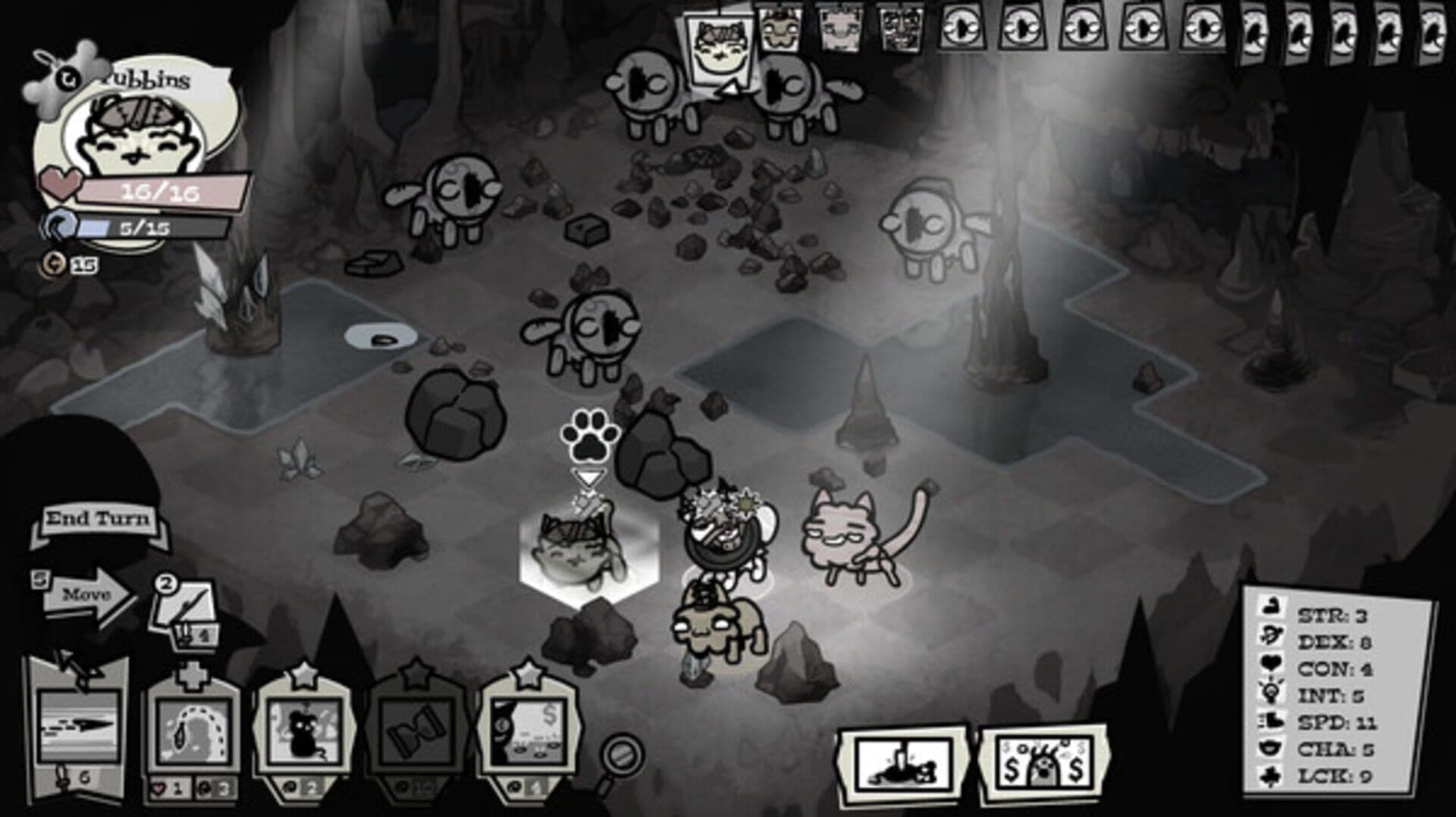This screenshot has height=817, width=1456.
Task: Select the leftmost eye card in the top row
Action: pyautogui.click(x=963, y=27)
